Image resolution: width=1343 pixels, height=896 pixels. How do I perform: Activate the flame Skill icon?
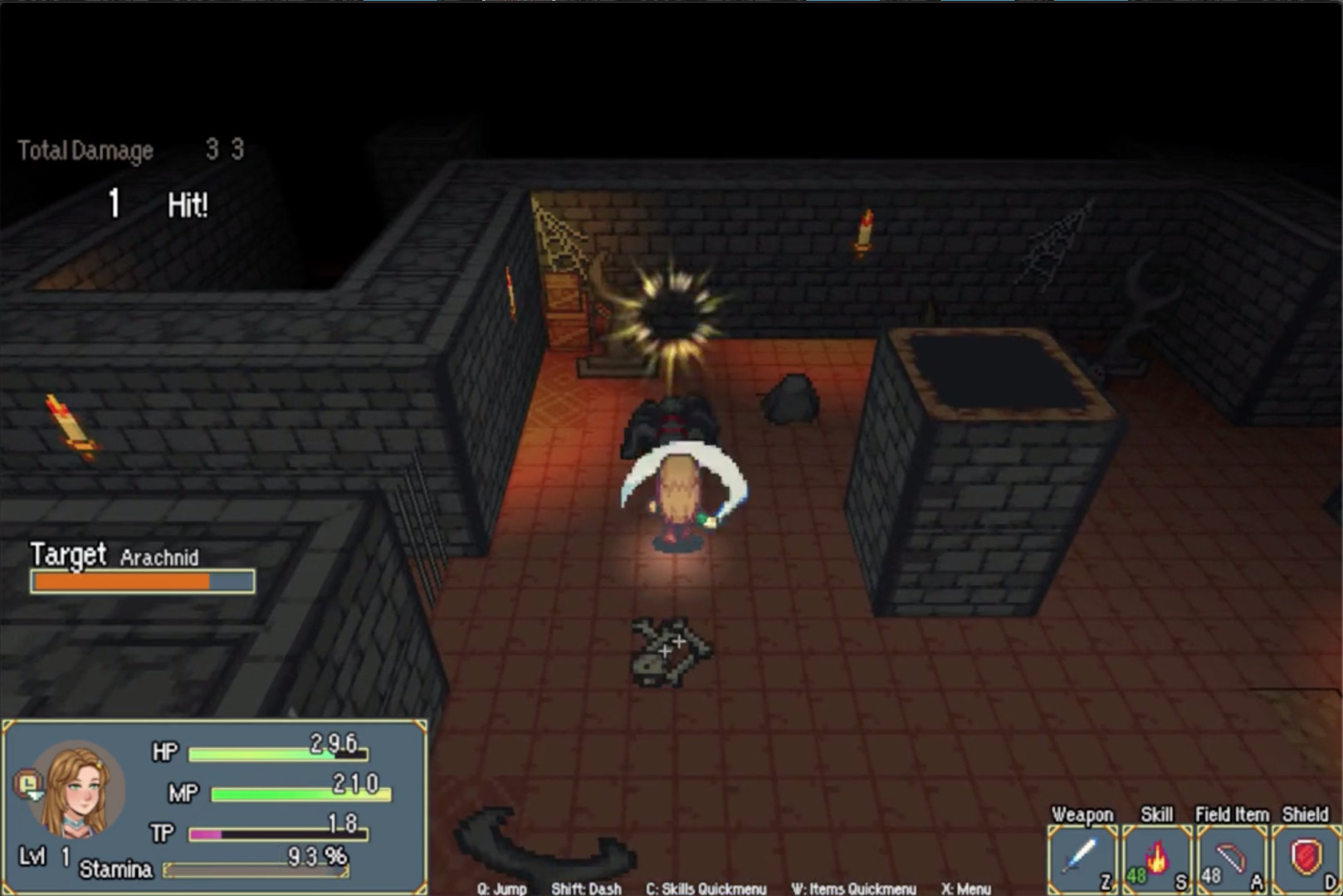coord(1158,855)
